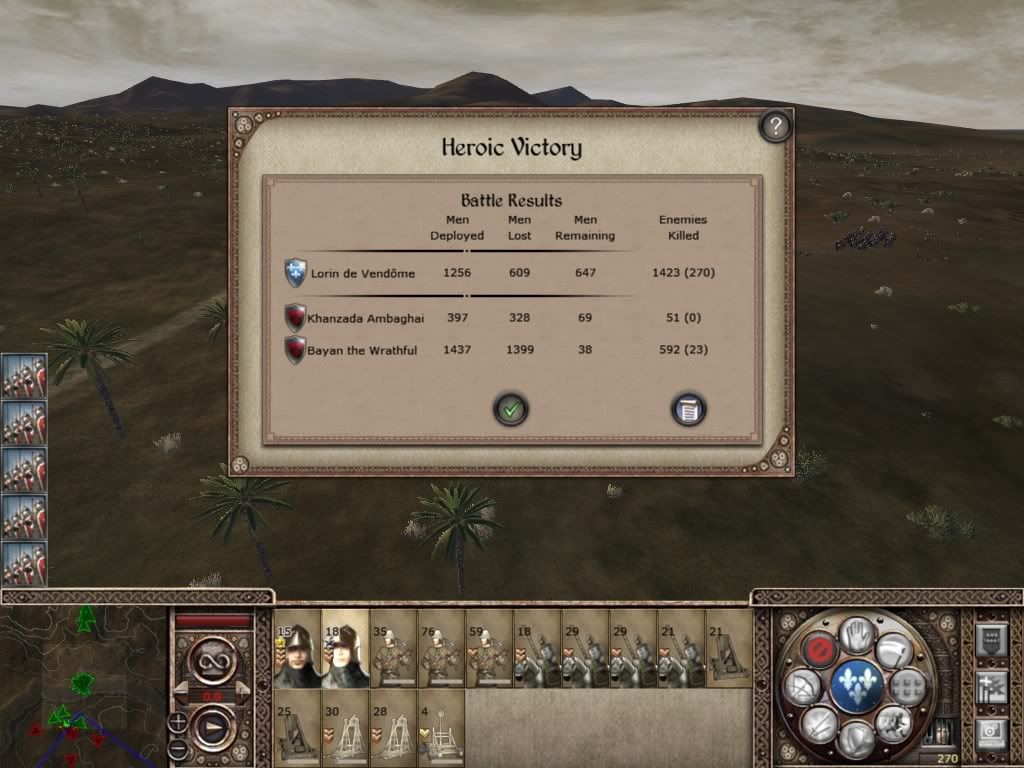Screen dimensions: 1024x768
Task: Open the detailed battle statistics scroll
Action: click(x=689, y=408)
